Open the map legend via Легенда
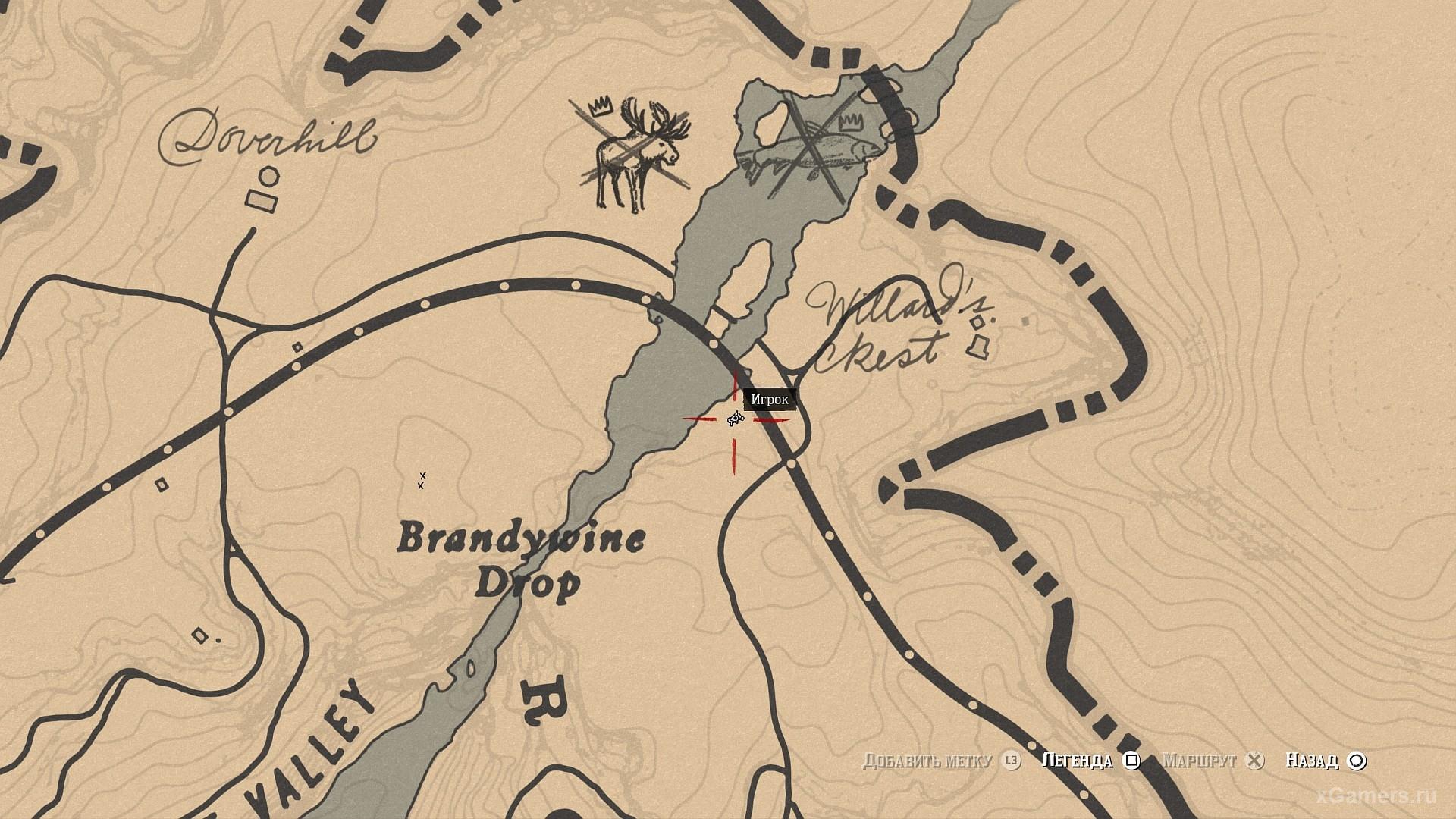The width and height of the screenshot is (1456, 819). [1078, 761]
